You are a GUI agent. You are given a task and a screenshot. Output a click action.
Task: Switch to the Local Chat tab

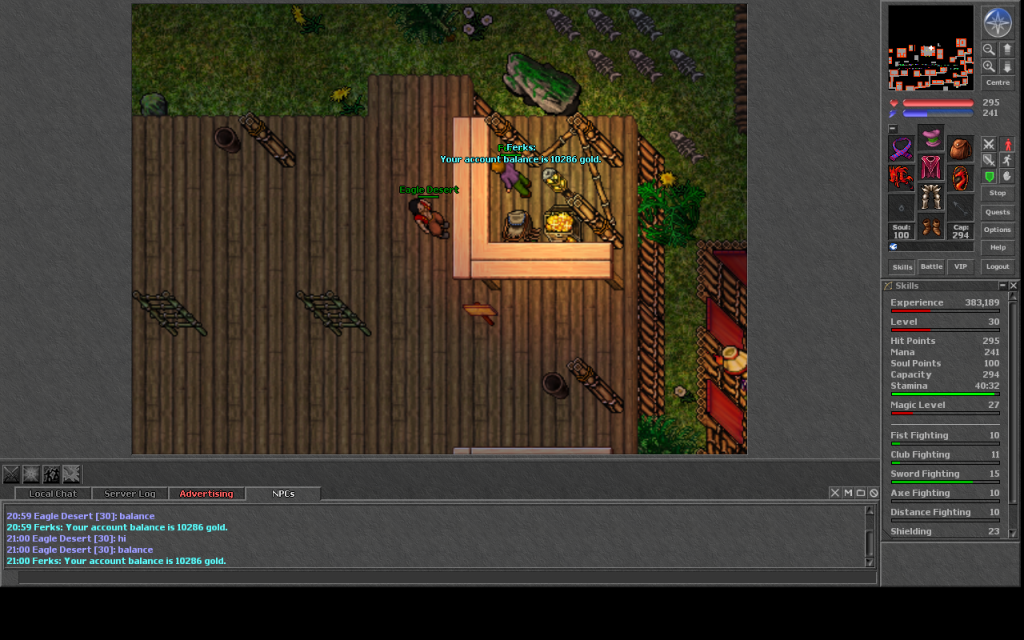[x=53, y=494]
